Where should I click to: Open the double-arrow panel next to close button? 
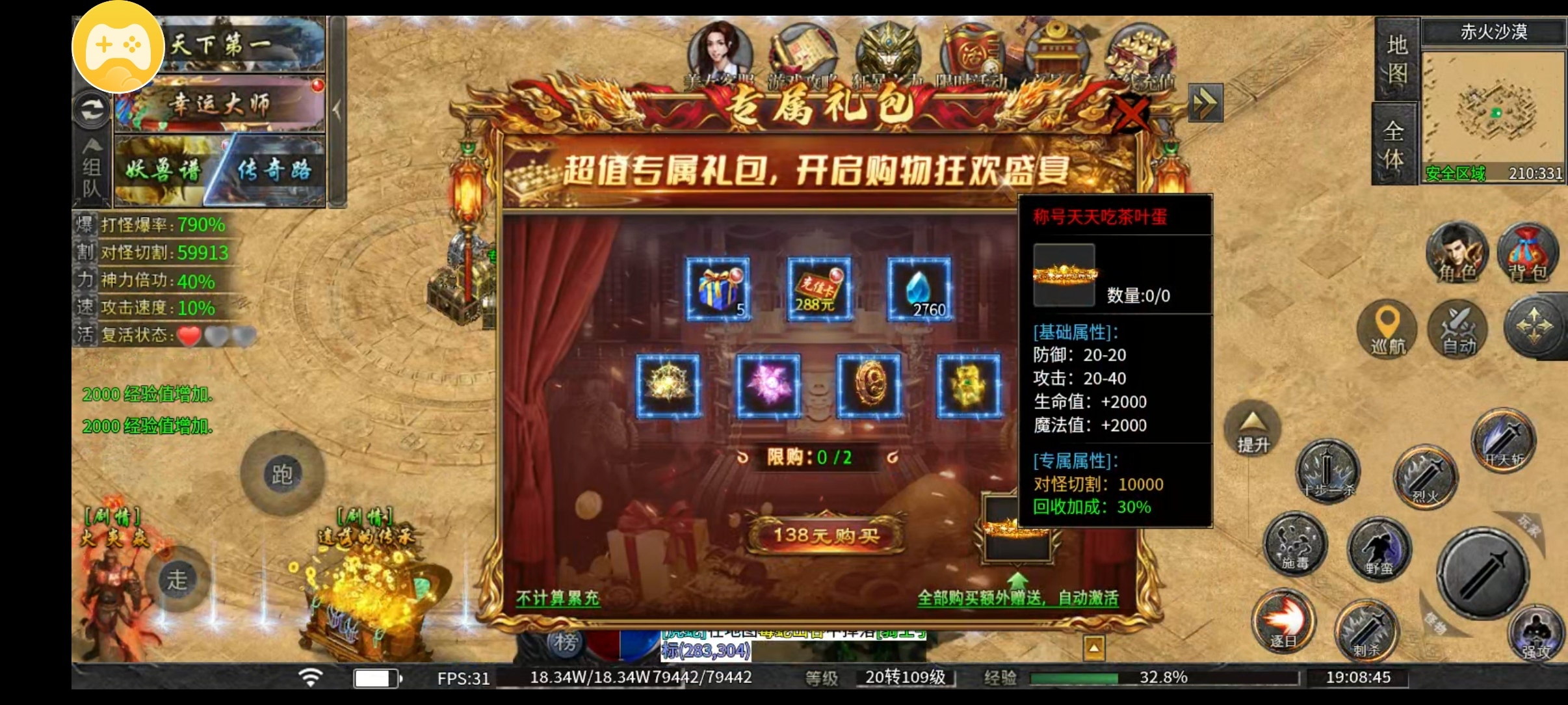(x=1207, y=103)
